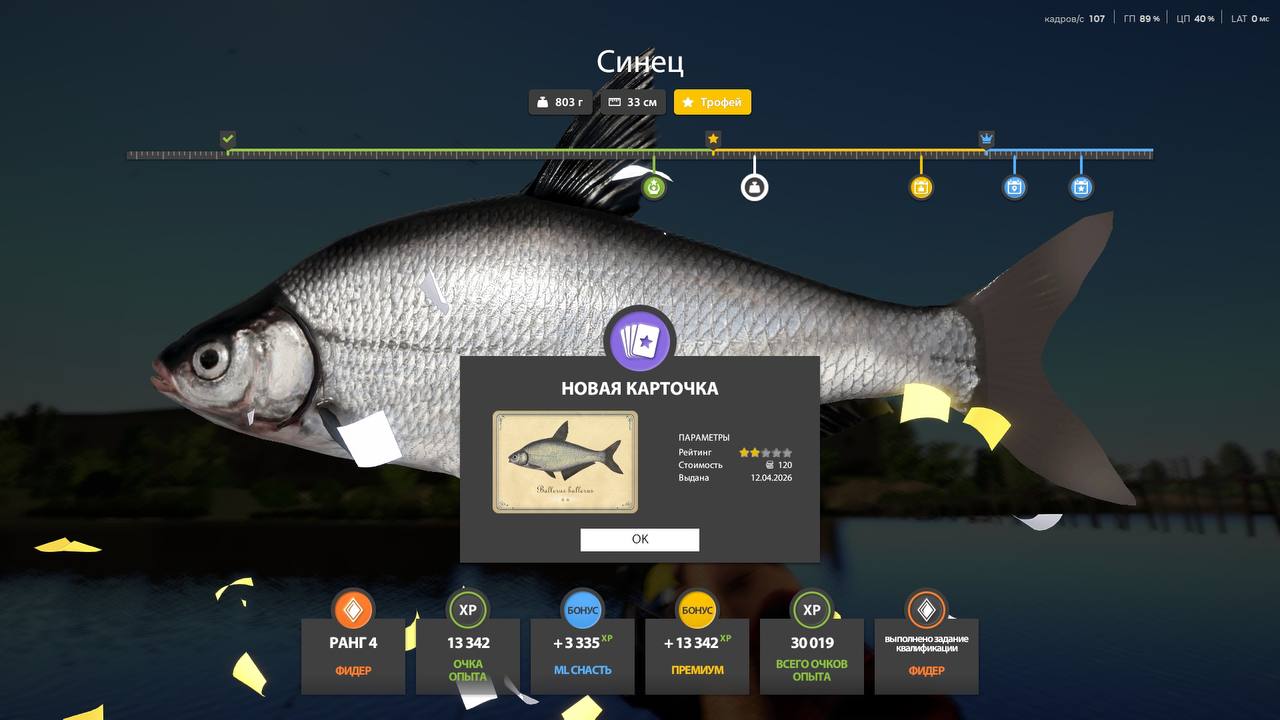Click the yellow Трофей badge
1280x720 pixels.
712,102
